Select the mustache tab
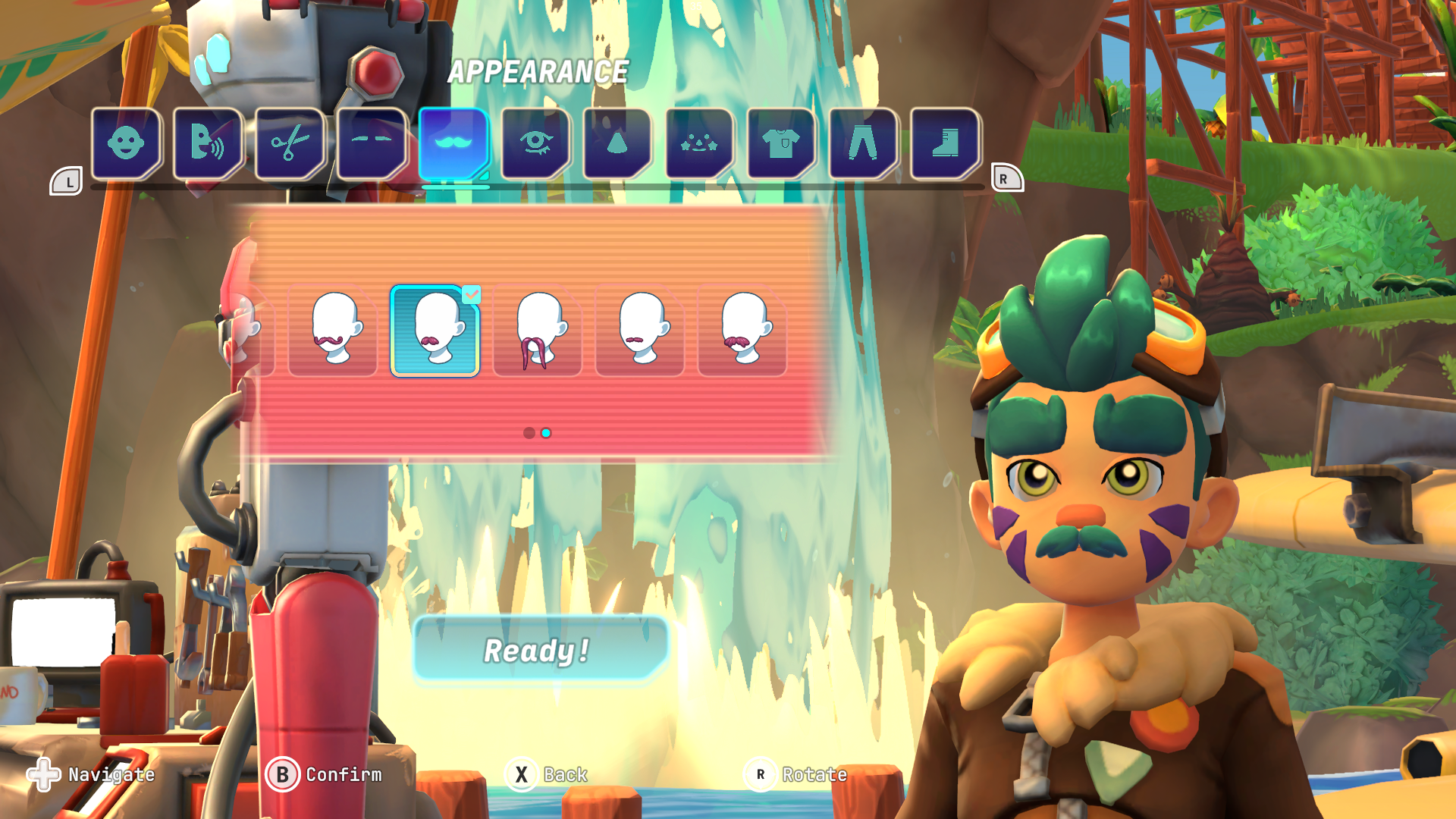 tap(453, 143)
